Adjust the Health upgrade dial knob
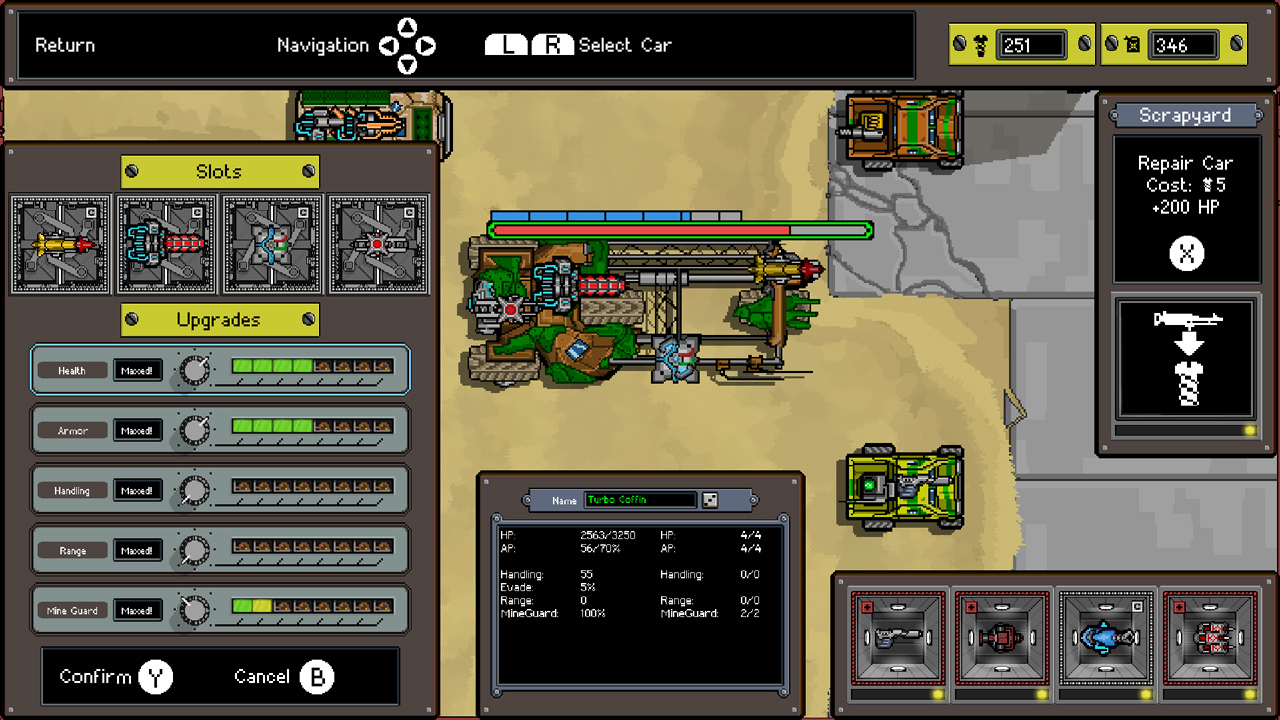Screen dimensions: 1280x720 point(194,370)
